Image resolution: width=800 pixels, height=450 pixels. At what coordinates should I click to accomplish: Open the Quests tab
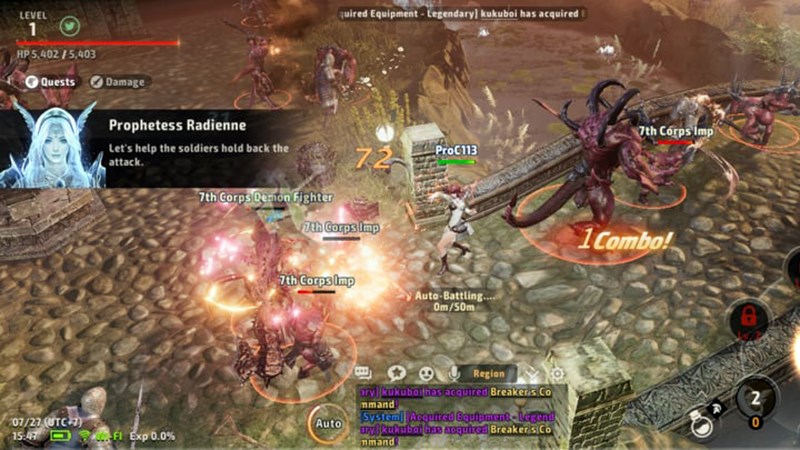pyautogui.click(x=51, y=82)
